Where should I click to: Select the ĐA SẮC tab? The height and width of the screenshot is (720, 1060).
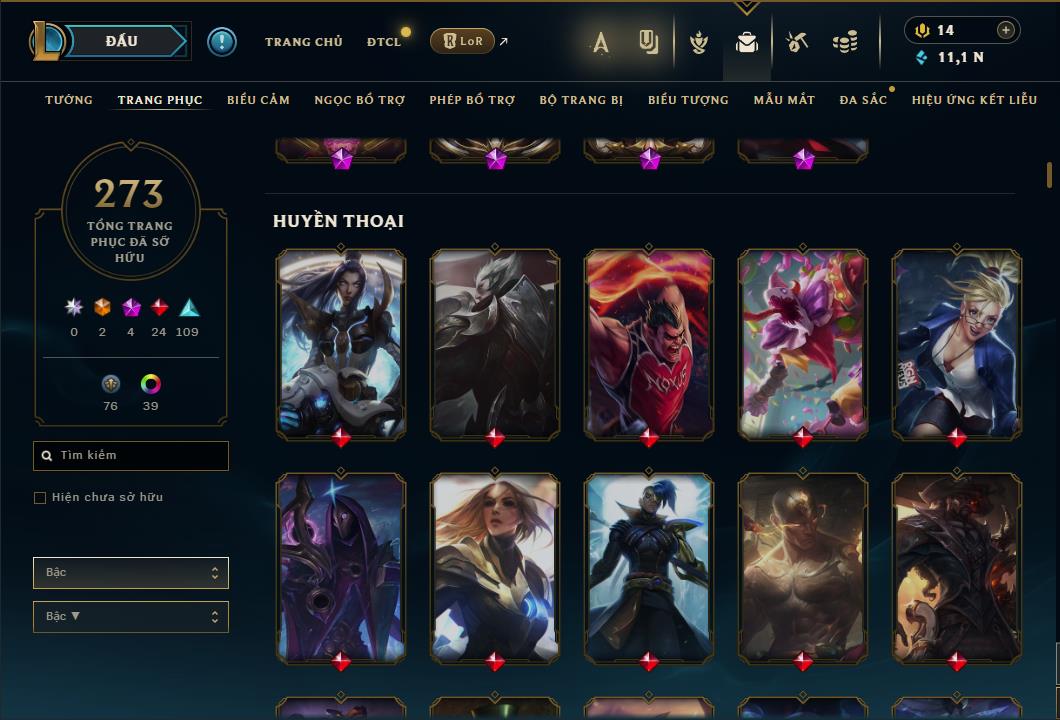(x=863, y=100)
